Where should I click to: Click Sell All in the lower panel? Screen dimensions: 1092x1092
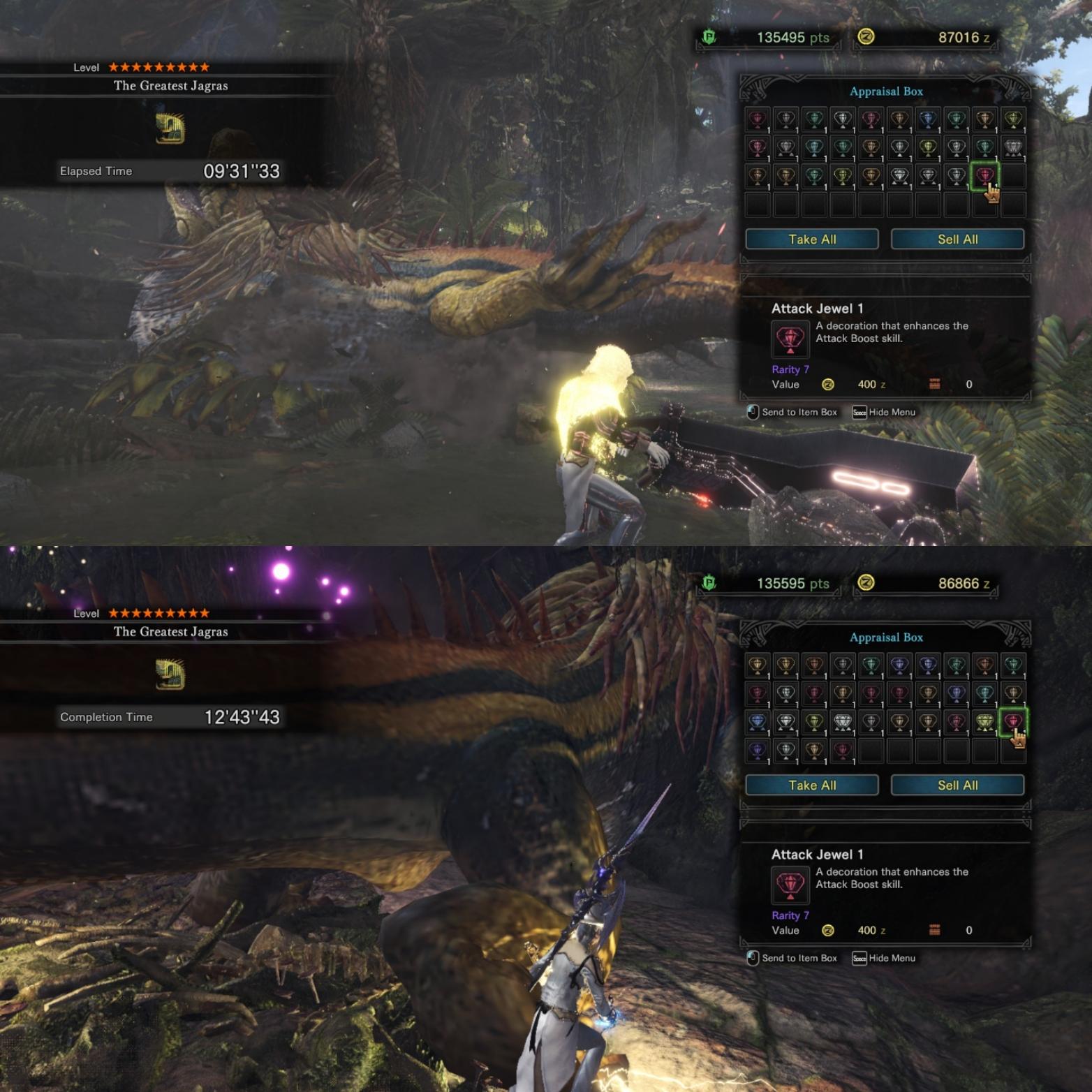(957, 785)
